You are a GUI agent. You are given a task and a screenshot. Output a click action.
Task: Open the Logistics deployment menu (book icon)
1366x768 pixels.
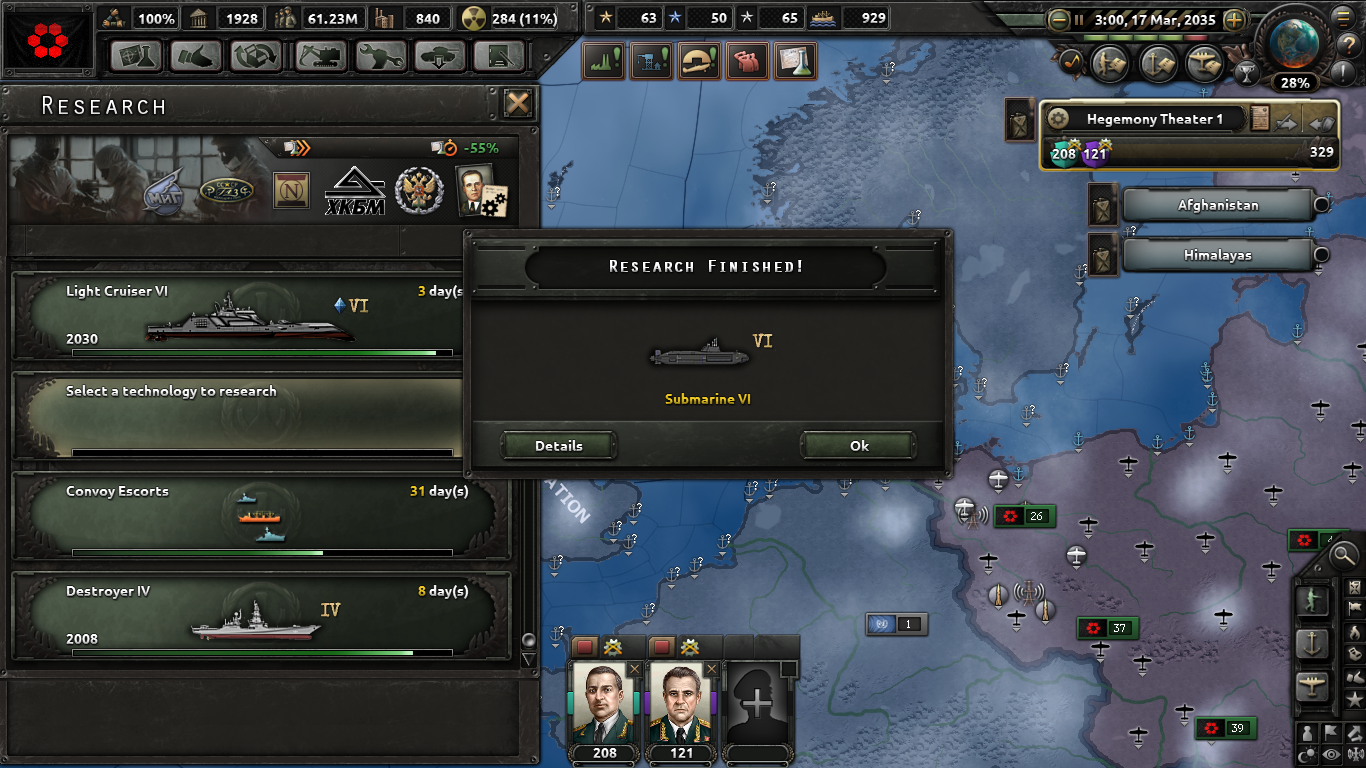[501, 56]
